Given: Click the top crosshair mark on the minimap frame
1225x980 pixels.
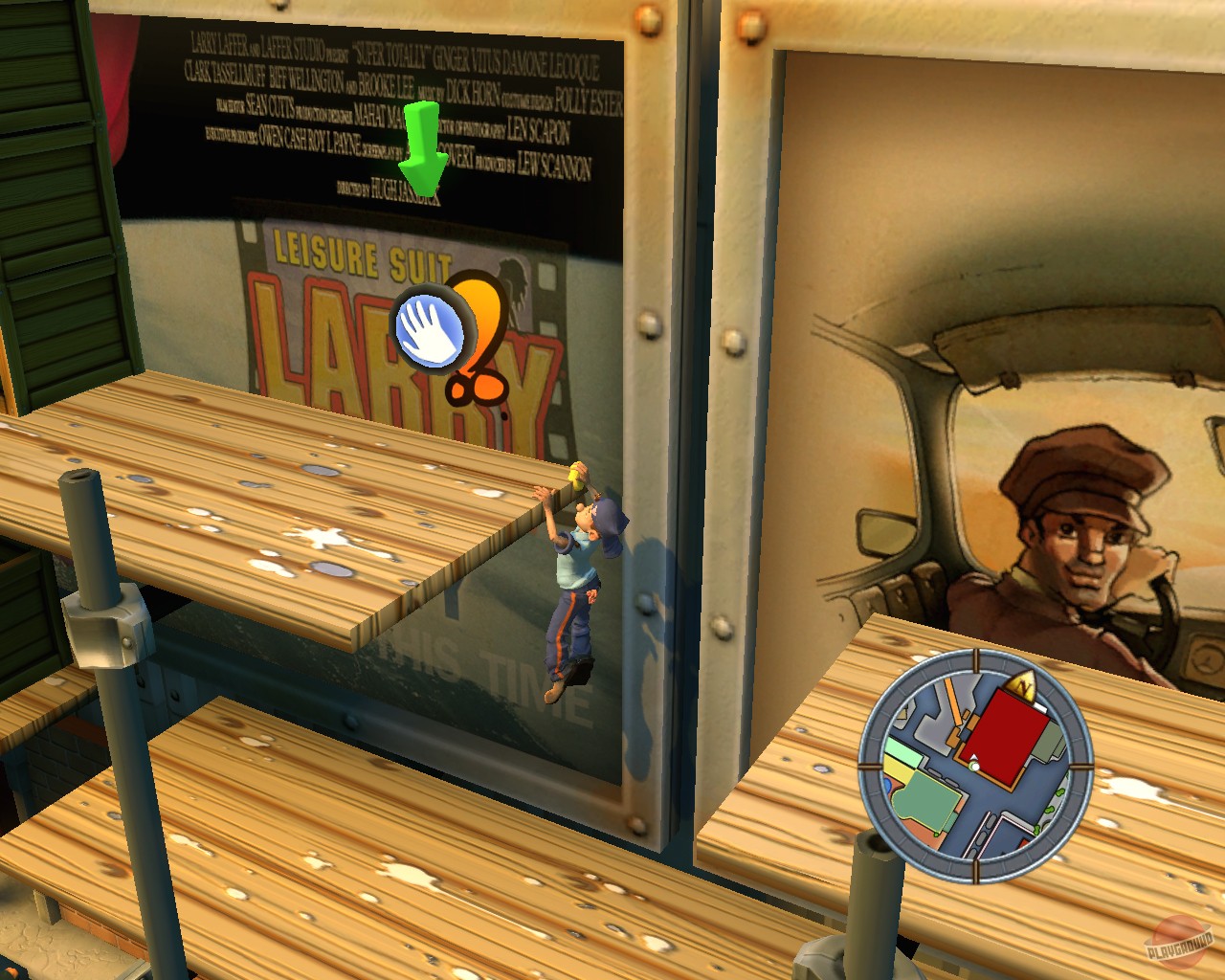Looking at the screenshot, I should 975,661.
